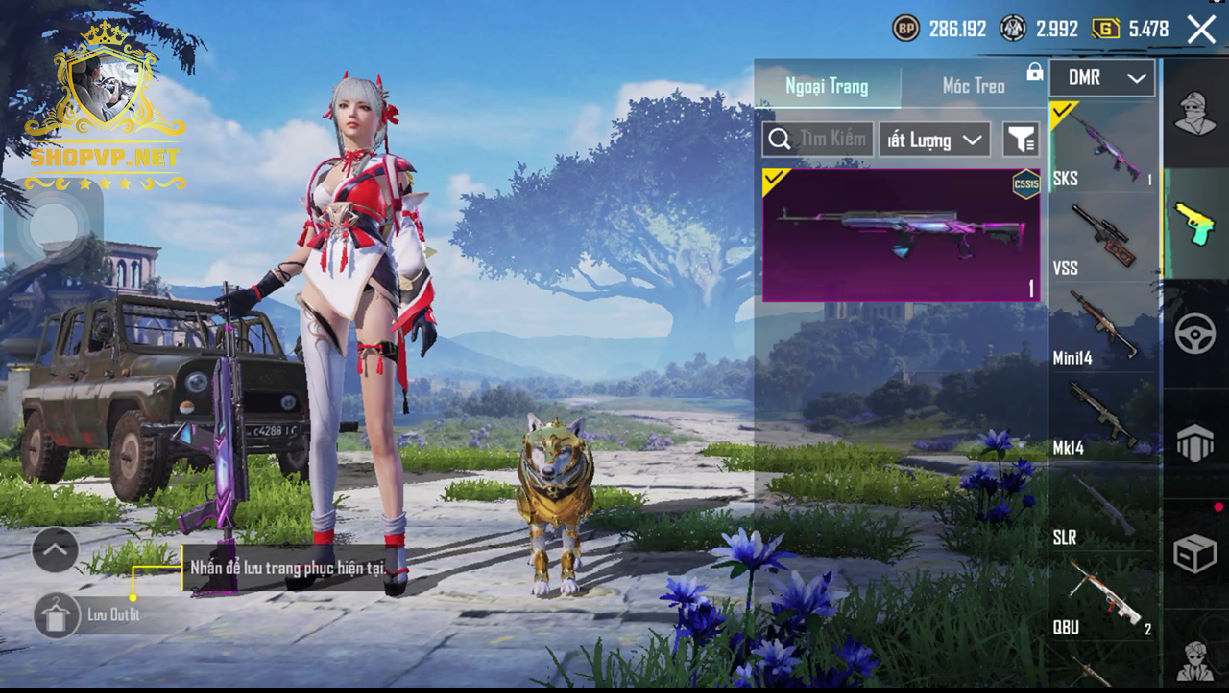The image size is (1229, 693).
Task: Open the crate box category icon
Action: (1195, 553)
